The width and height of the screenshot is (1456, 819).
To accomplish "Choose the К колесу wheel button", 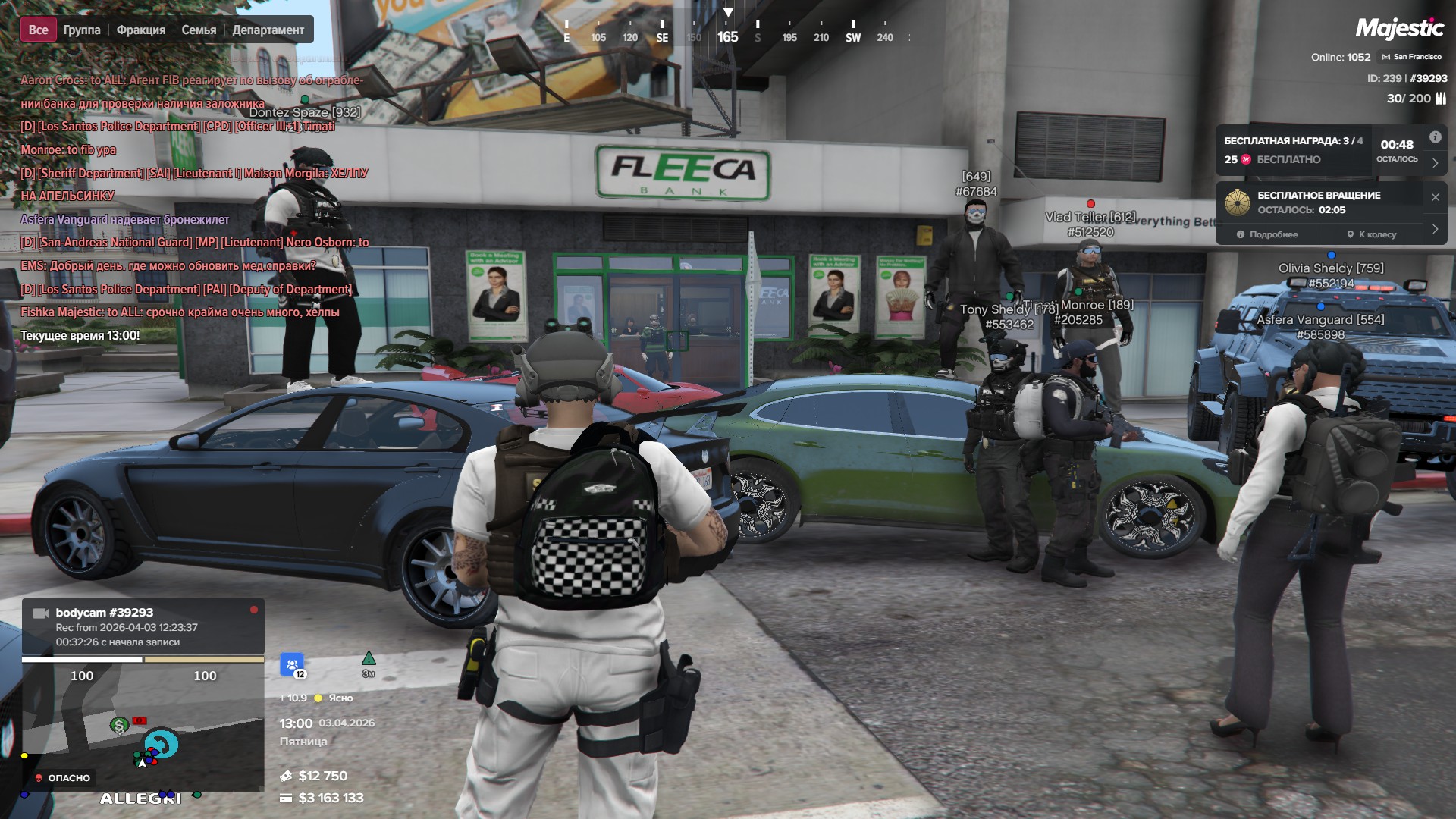I will click(x=1372, y=234).
